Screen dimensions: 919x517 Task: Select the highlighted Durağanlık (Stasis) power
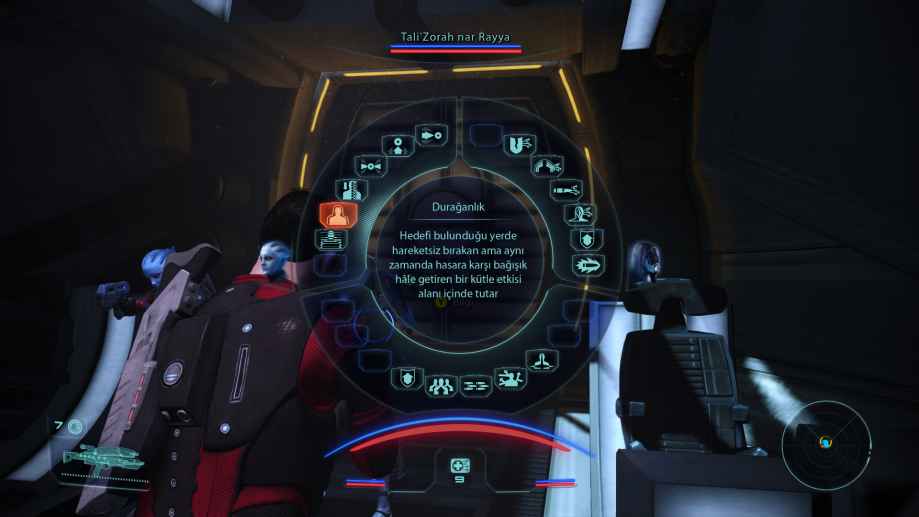pos(333,215)
